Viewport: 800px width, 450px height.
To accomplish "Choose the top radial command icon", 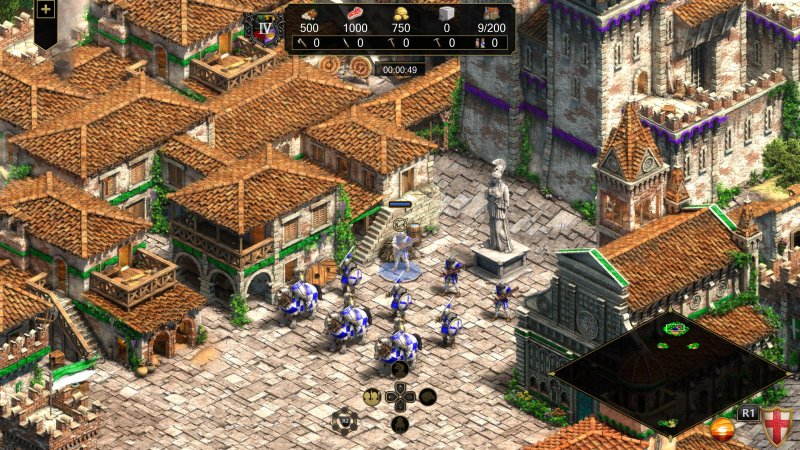I will pos(399,368).
